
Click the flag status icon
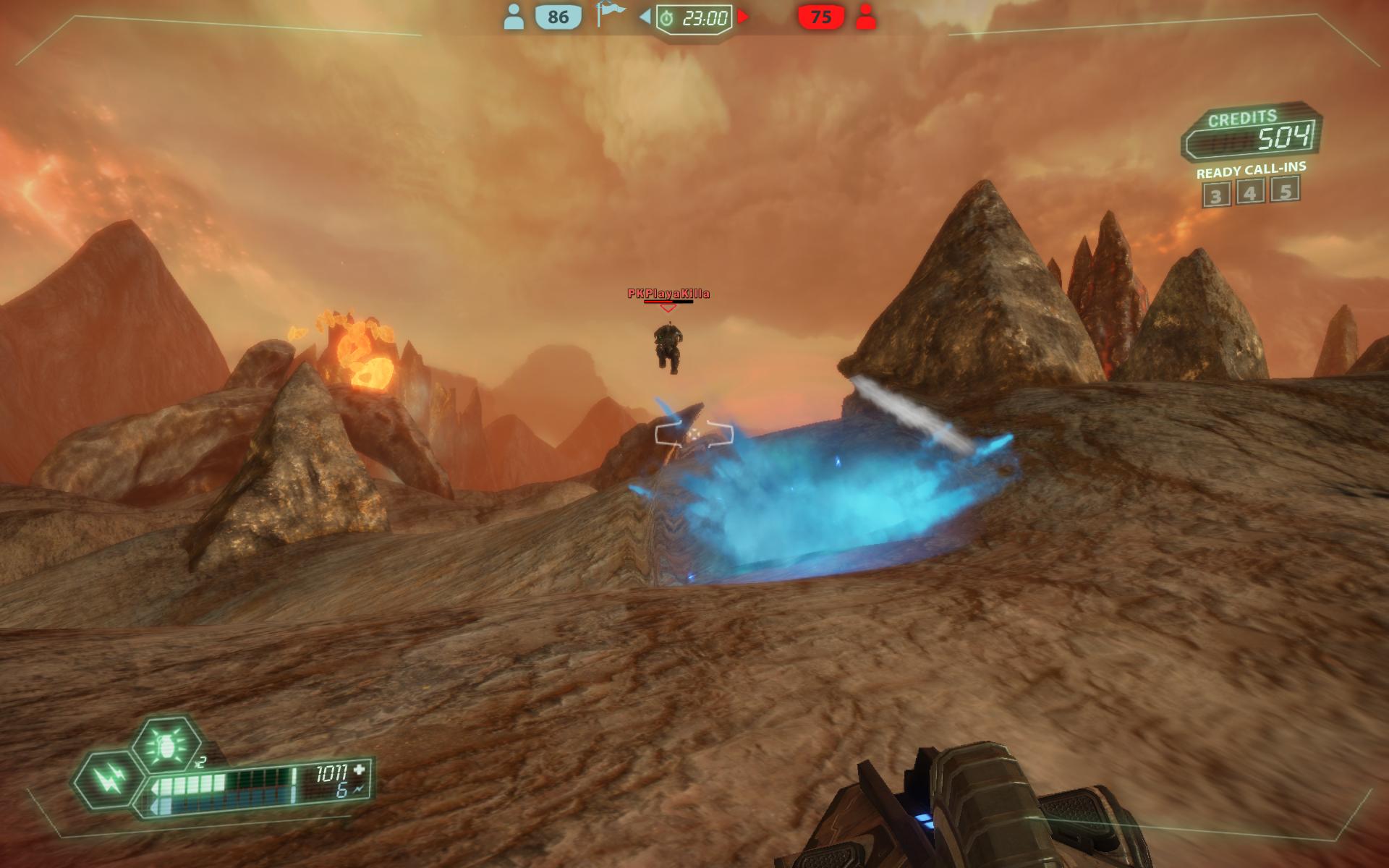610,15
